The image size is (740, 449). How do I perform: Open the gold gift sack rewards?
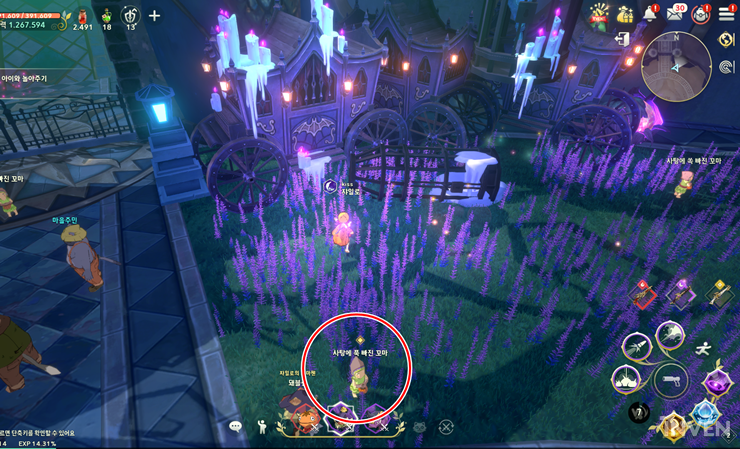coord(625,14)
